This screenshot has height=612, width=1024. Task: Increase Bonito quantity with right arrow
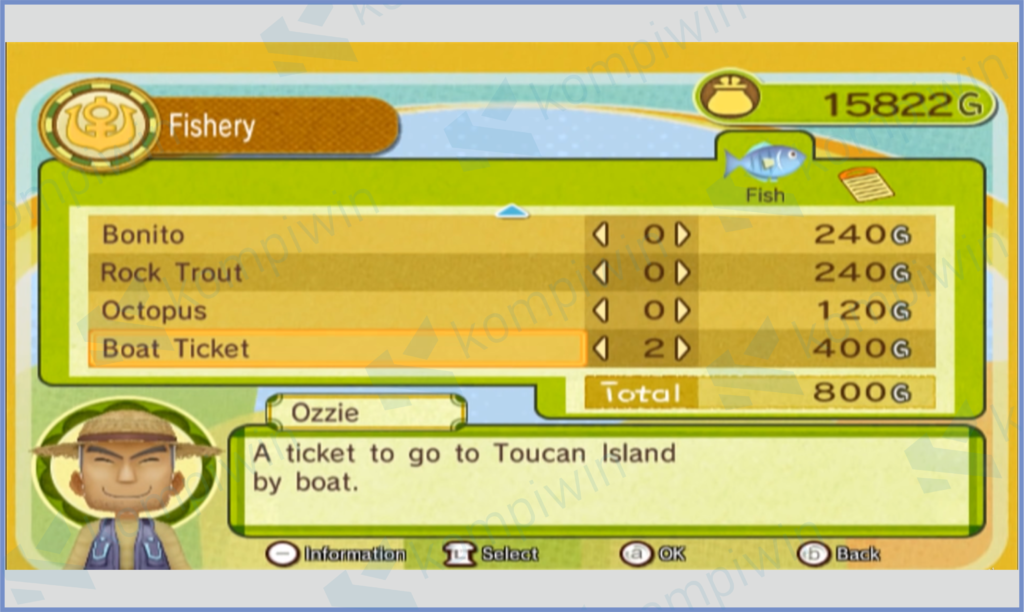pyautogui.click(x=683, y=235)
